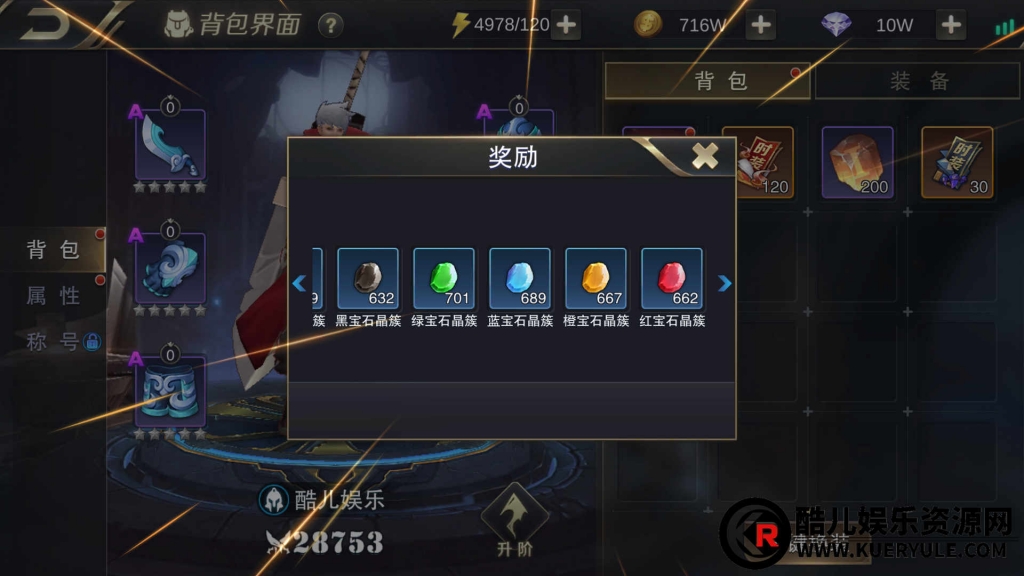The image size is (1024, 576).
Task: Add diamonds with plus button
Action: (951, 25)
